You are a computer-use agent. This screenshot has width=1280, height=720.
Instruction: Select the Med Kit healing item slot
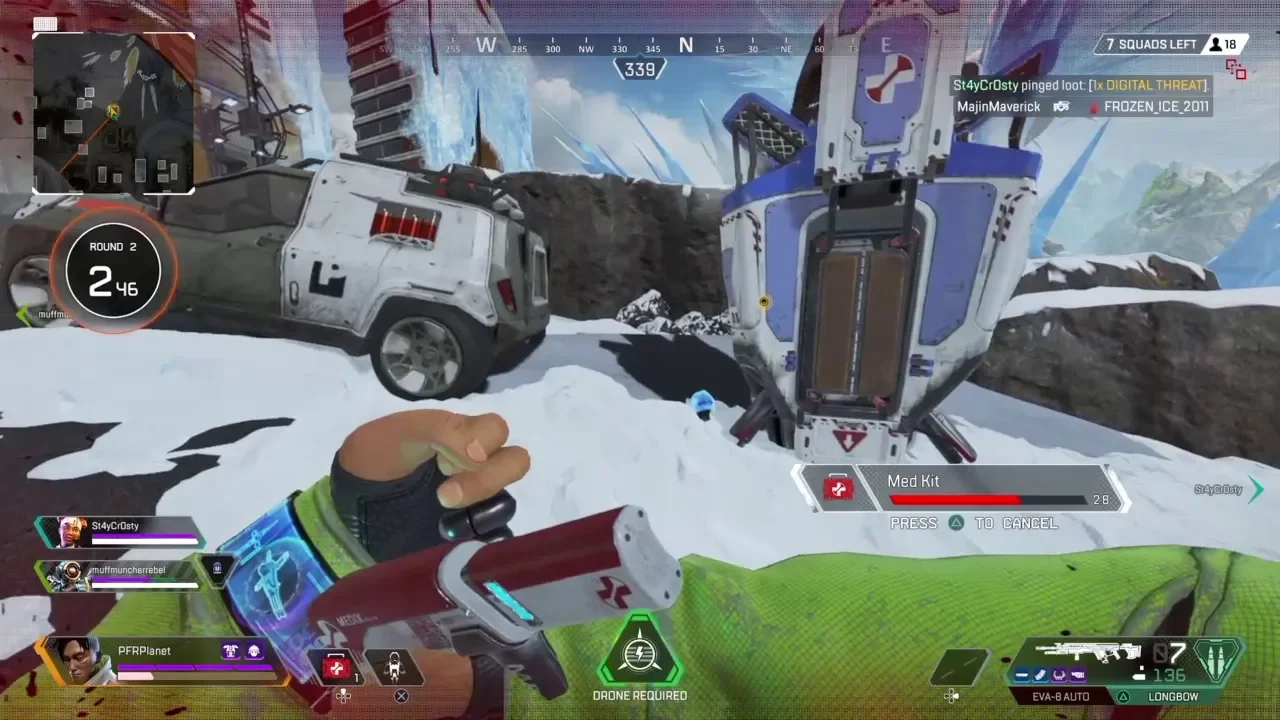click(338, 667)
